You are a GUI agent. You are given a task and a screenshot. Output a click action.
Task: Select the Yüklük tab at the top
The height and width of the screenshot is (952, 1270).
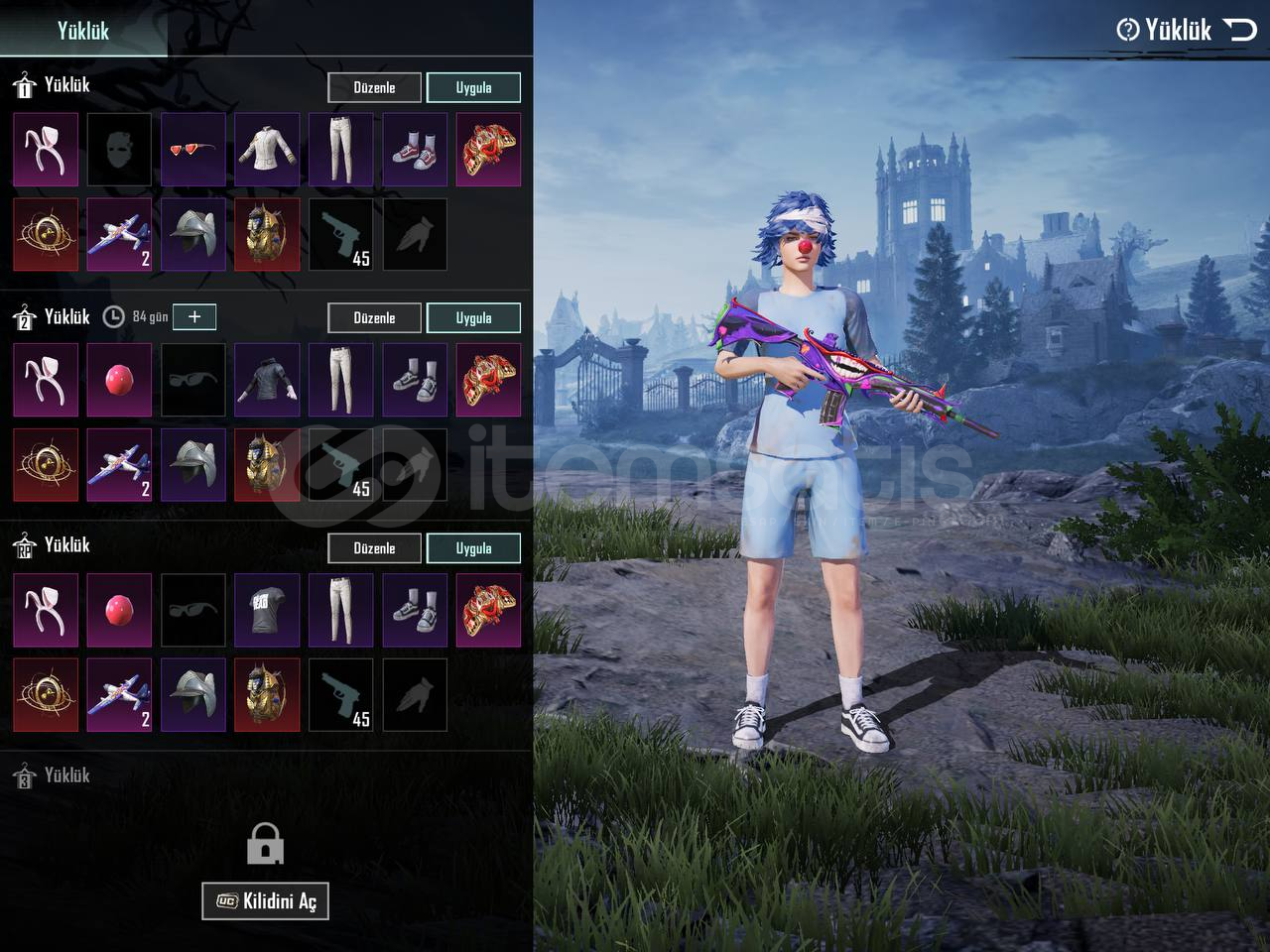point(82,30)
